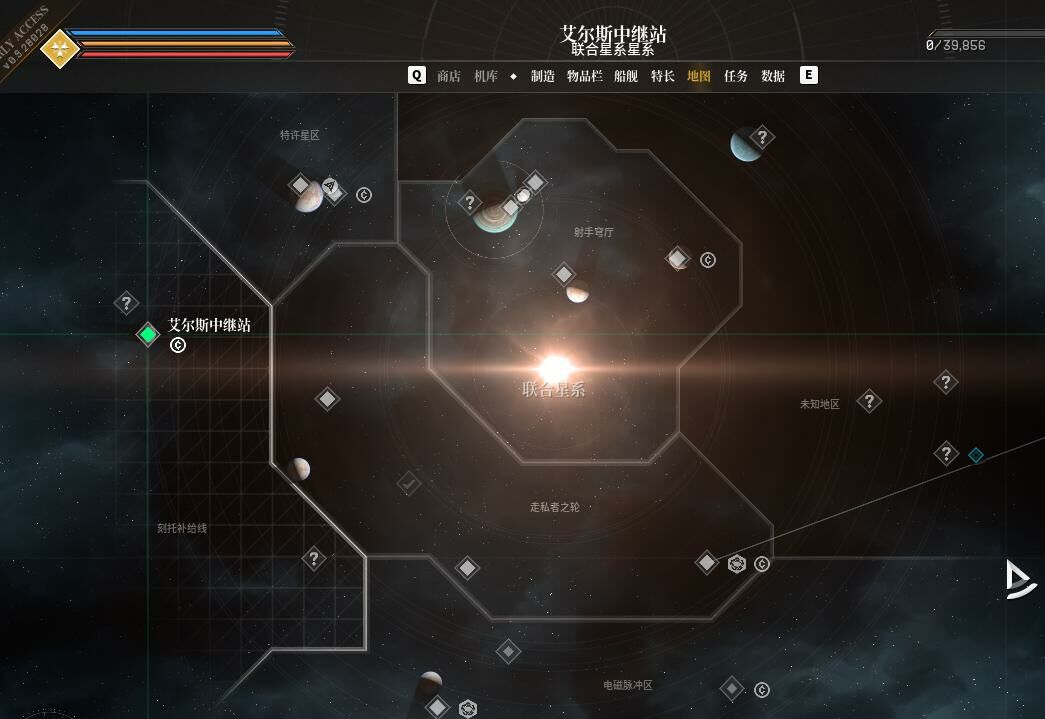
Task: Go to the 物品栏 inventory tab
Action: click(x=585, y=76)
